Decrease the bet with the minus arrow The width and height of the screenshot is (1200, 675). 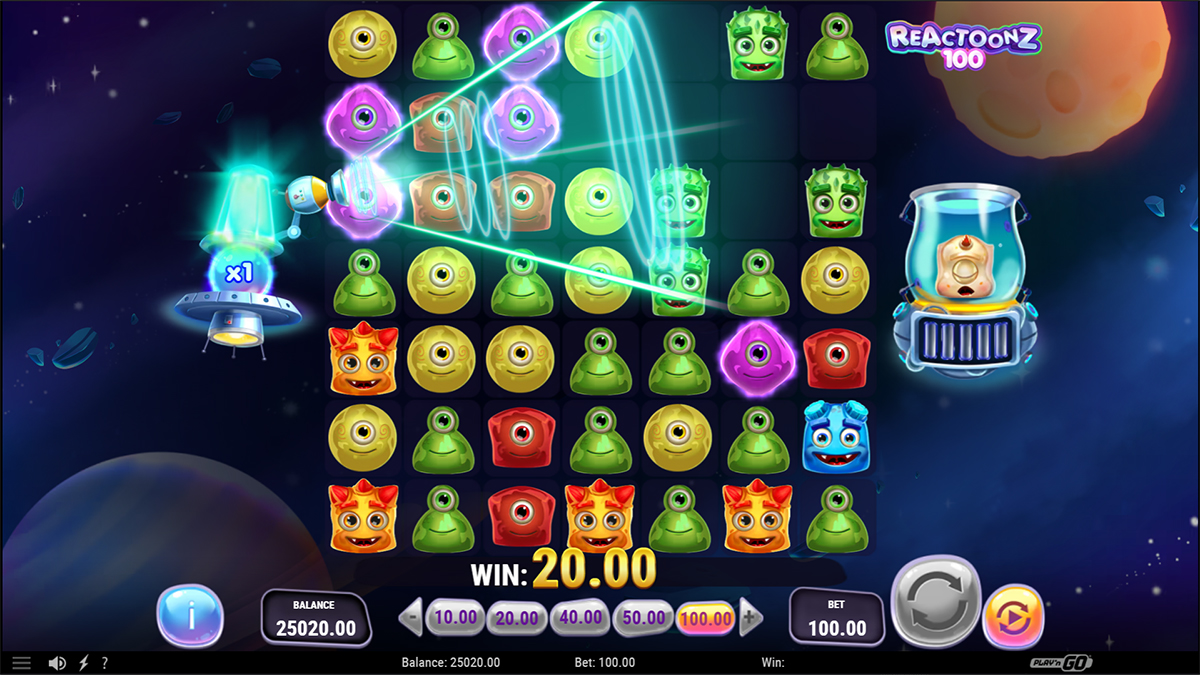pos(410,618)
